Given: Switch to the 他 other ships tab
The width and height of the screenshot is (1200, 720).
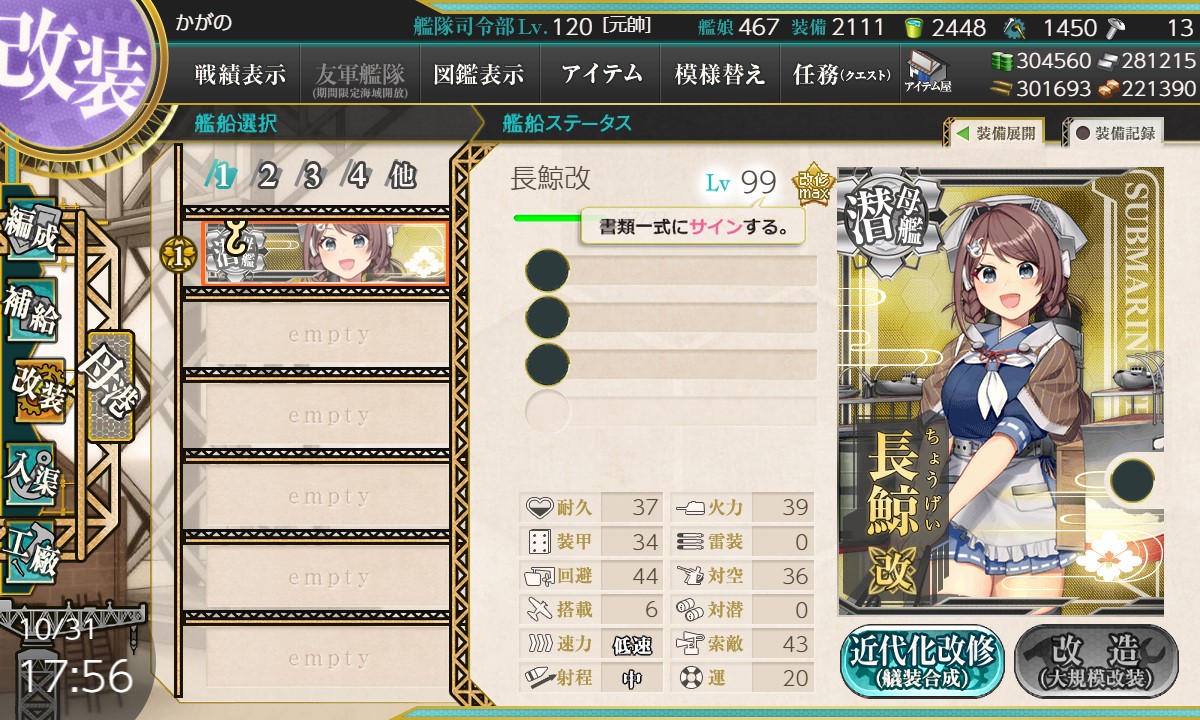Looking at the screenshot, I should pos(402,177).
